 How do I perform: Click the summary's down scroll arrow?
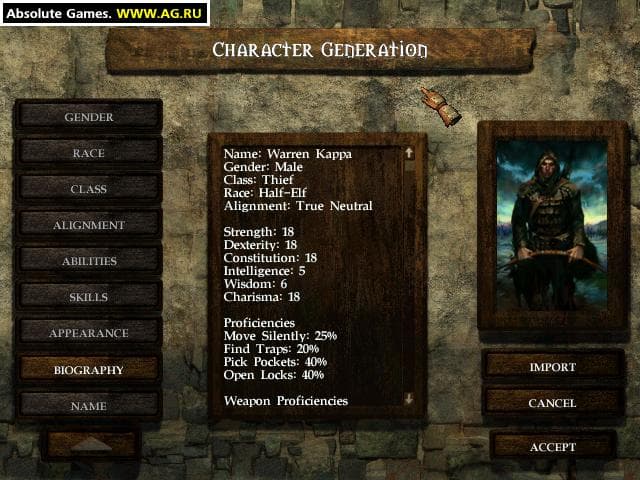408,398
